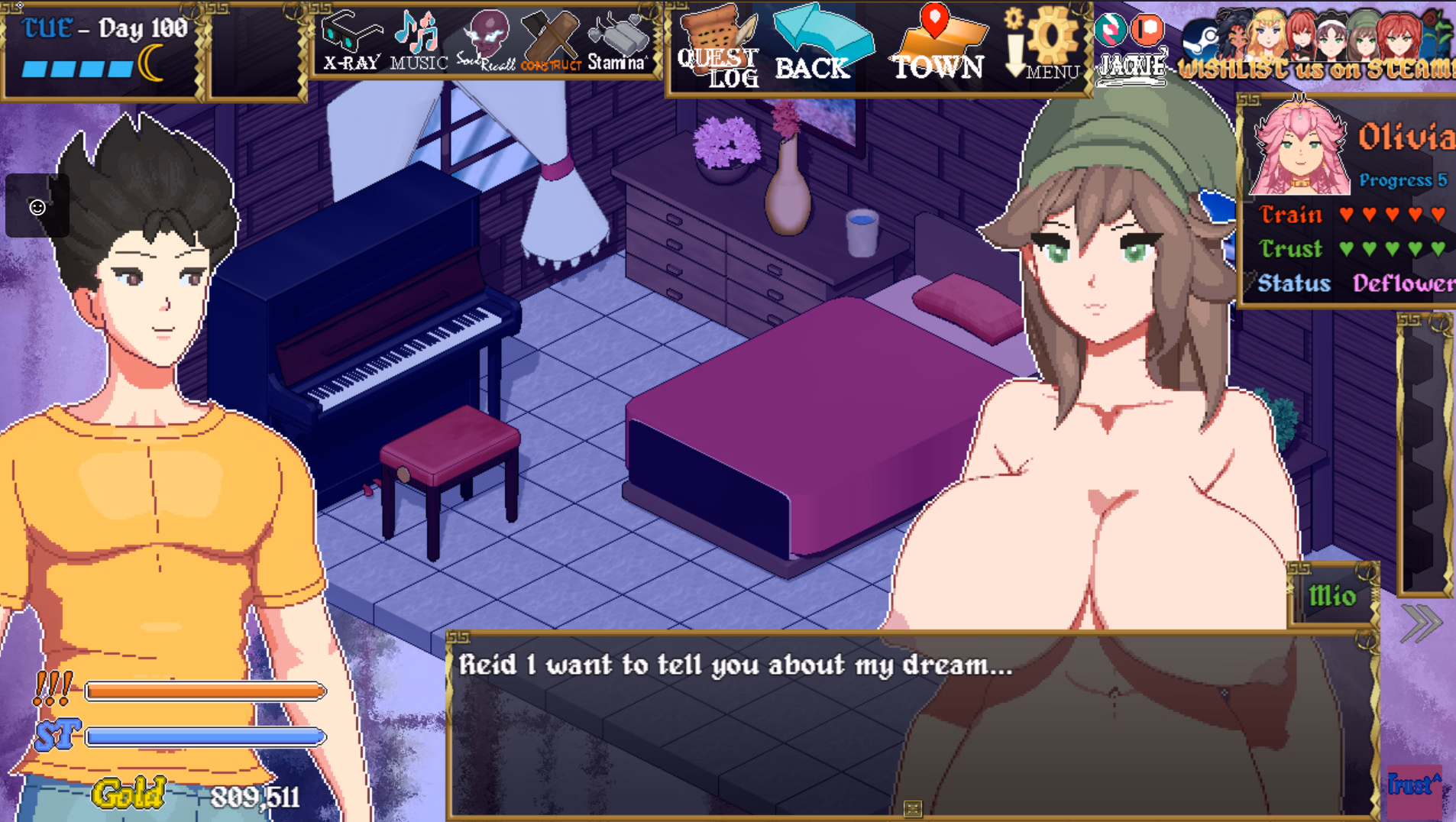Open the smiley face button
This screenshot has width=1456, height=822.
[x=37, y=206]
